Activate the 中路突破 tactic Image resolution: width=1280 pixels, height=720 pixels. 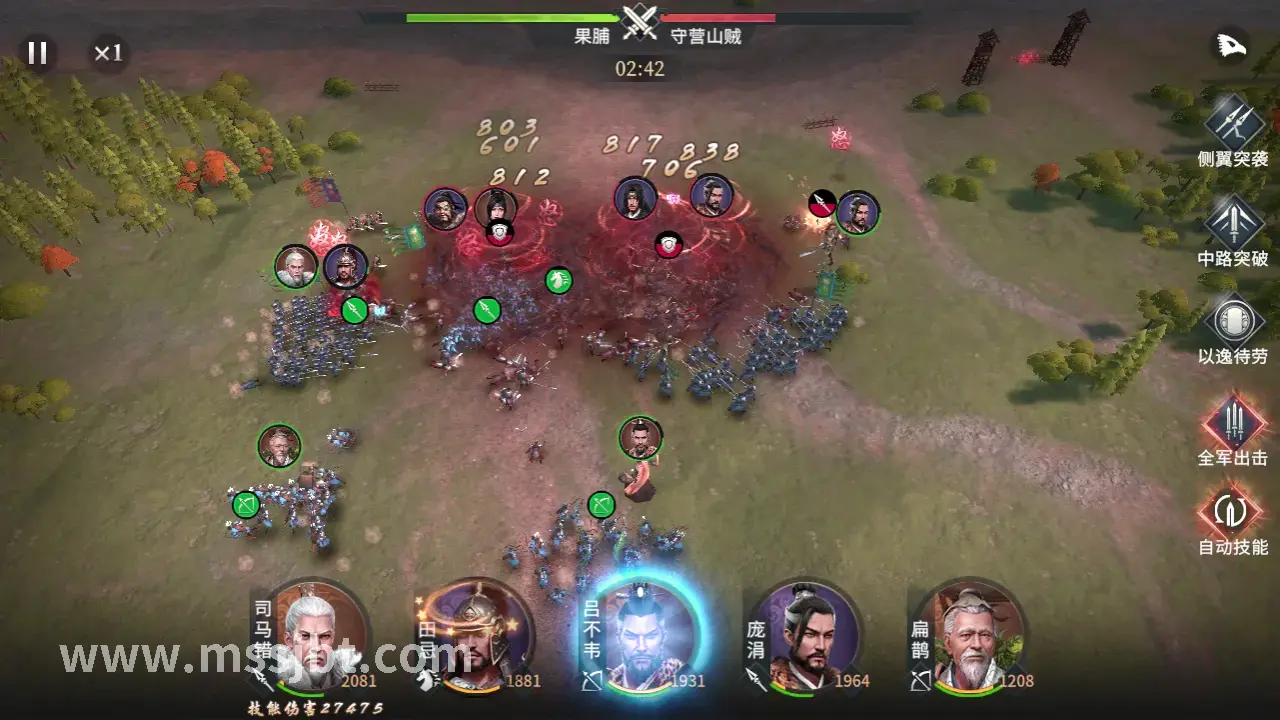click(1232, 222)
